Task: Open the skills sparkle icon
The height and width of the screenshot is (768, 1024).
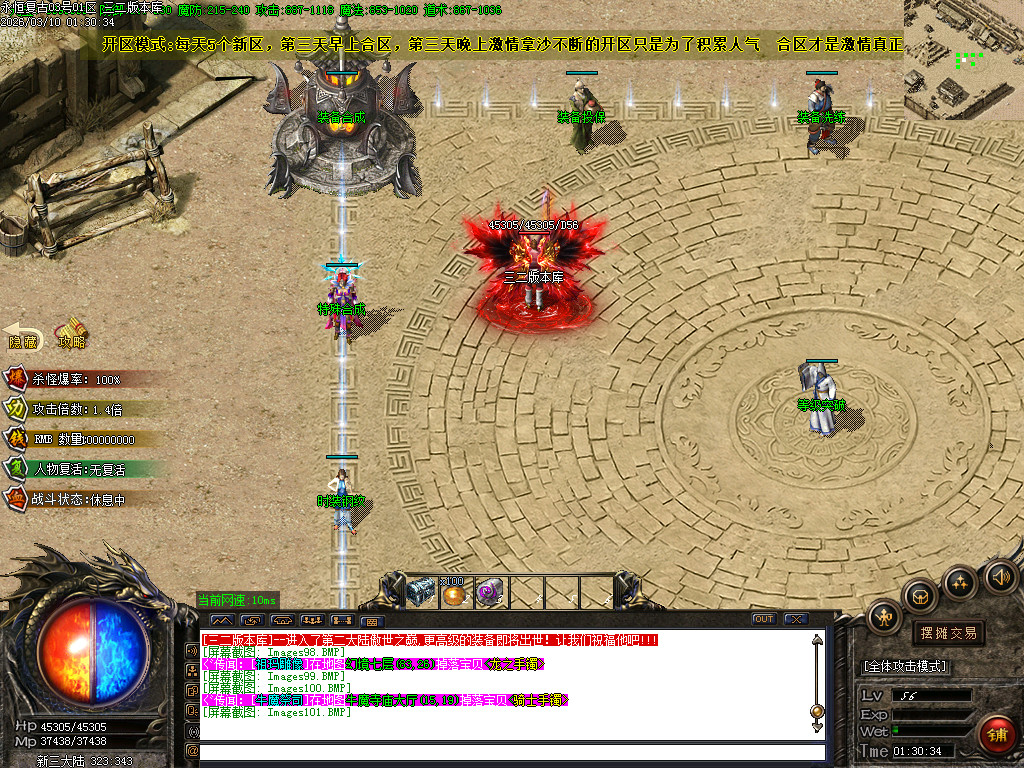Action: tap(960, 582)
